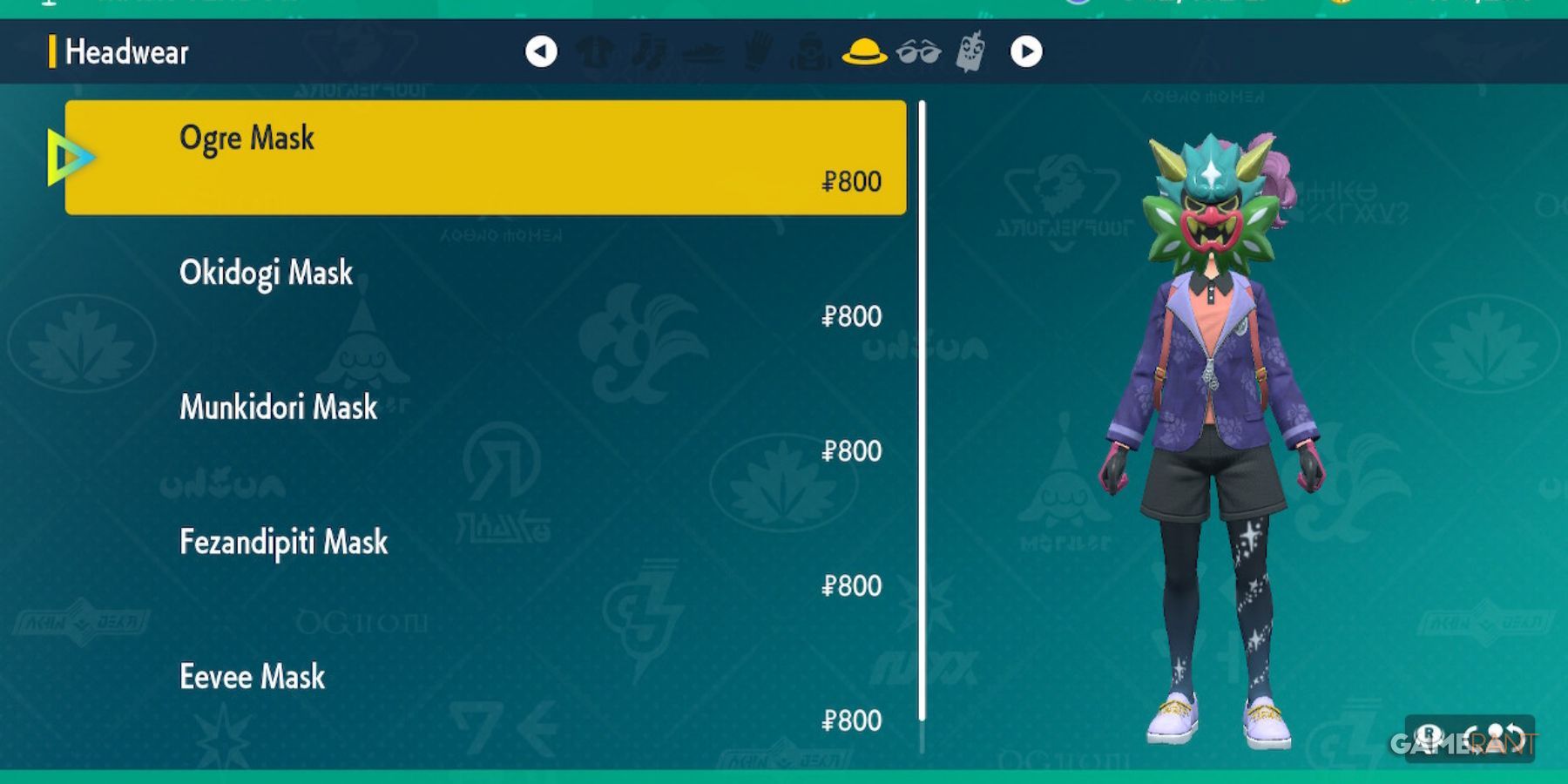Screen dimensions: 1568x784
Task: Click the Headwear tab label
Action: coord(127,51)
